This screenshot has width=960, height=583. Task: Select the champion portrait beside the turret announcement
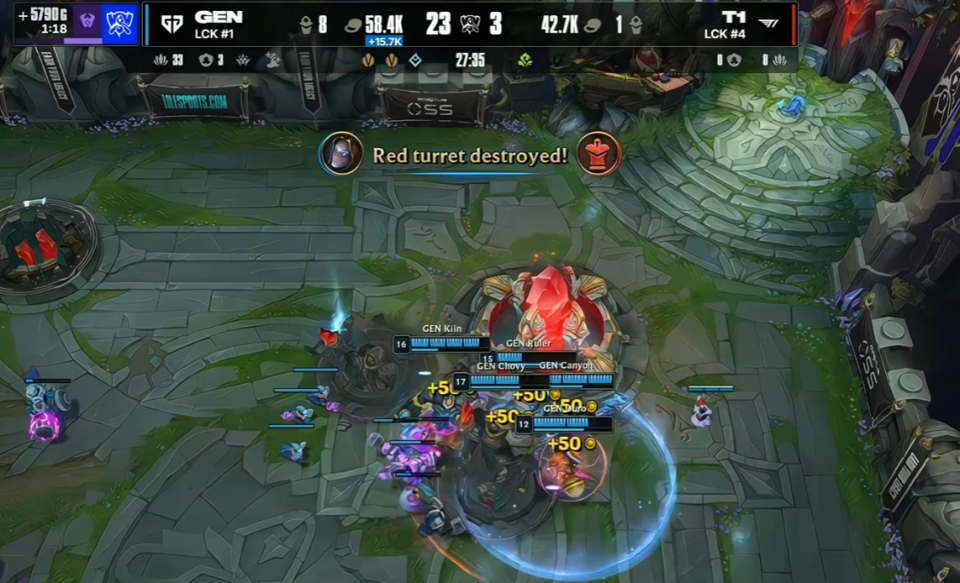[341, 154]
